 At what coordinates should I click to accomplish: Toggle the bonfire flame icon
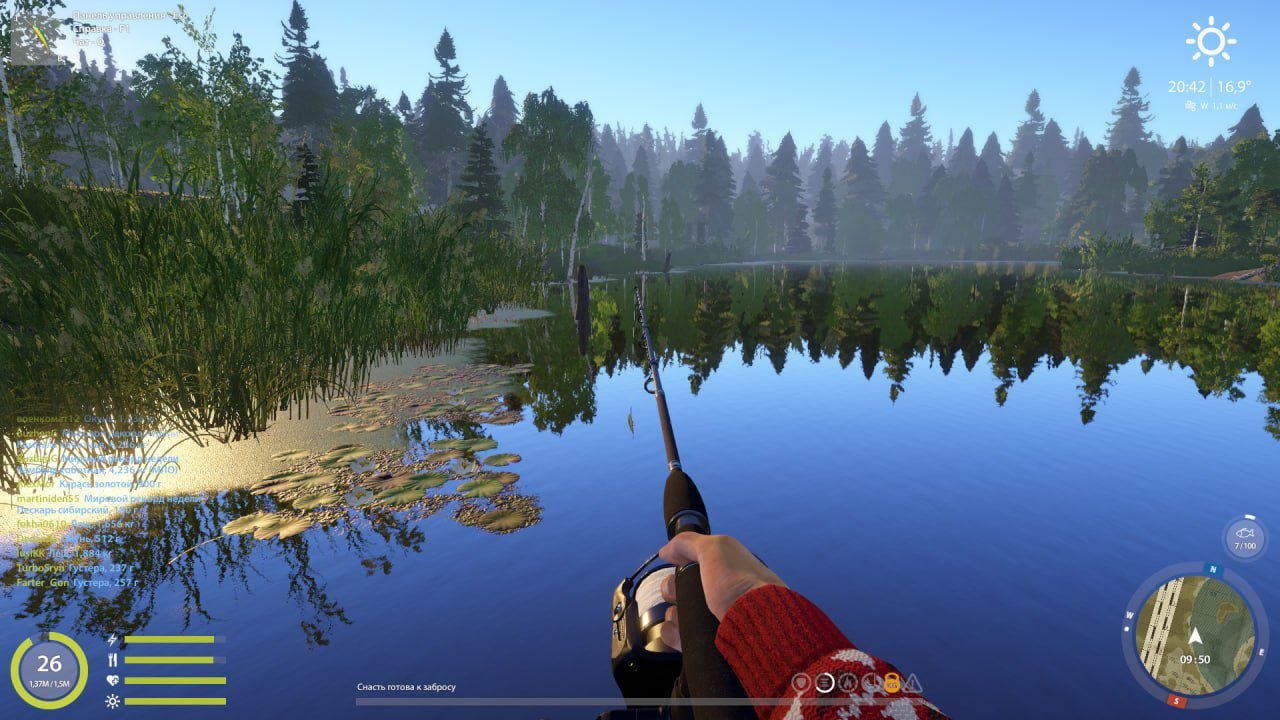(x=847, y=681)
